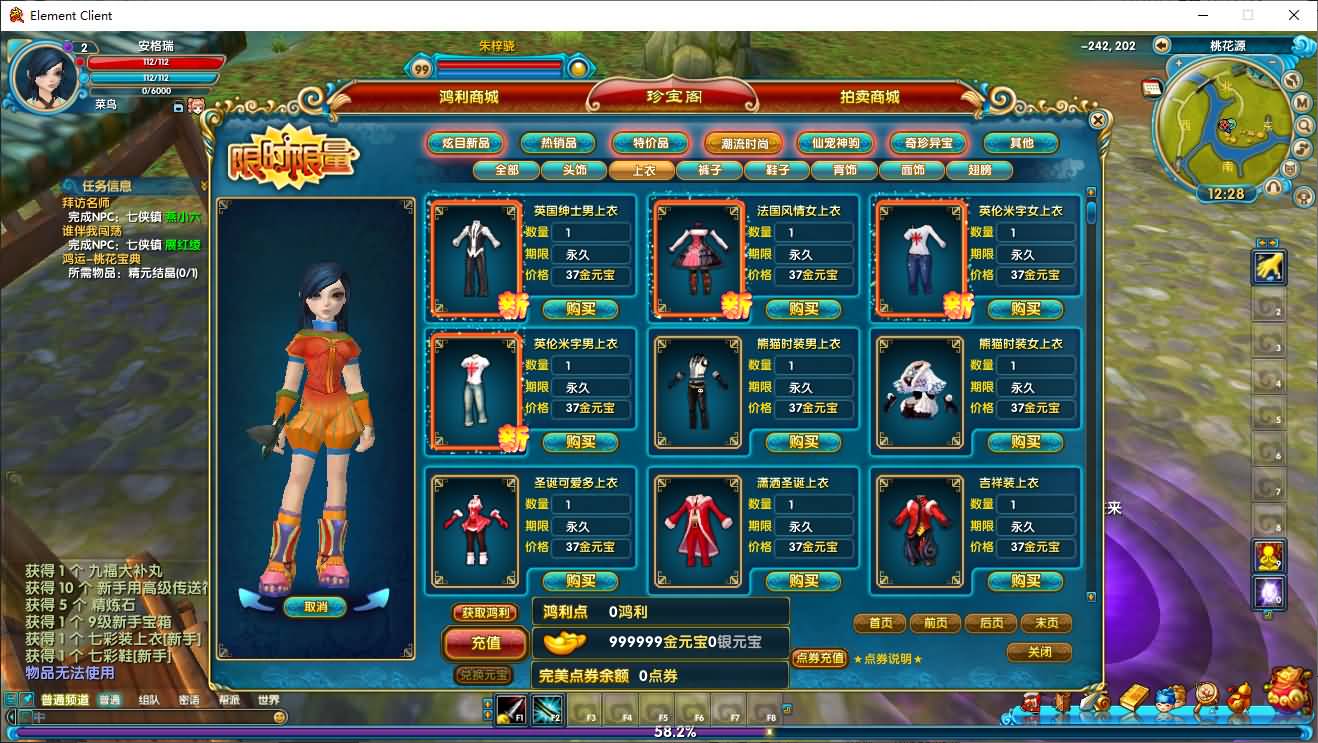Close the shop window with X
Image resolution: width=1318 pixels, height=743 pixels.
[1097, 120]
